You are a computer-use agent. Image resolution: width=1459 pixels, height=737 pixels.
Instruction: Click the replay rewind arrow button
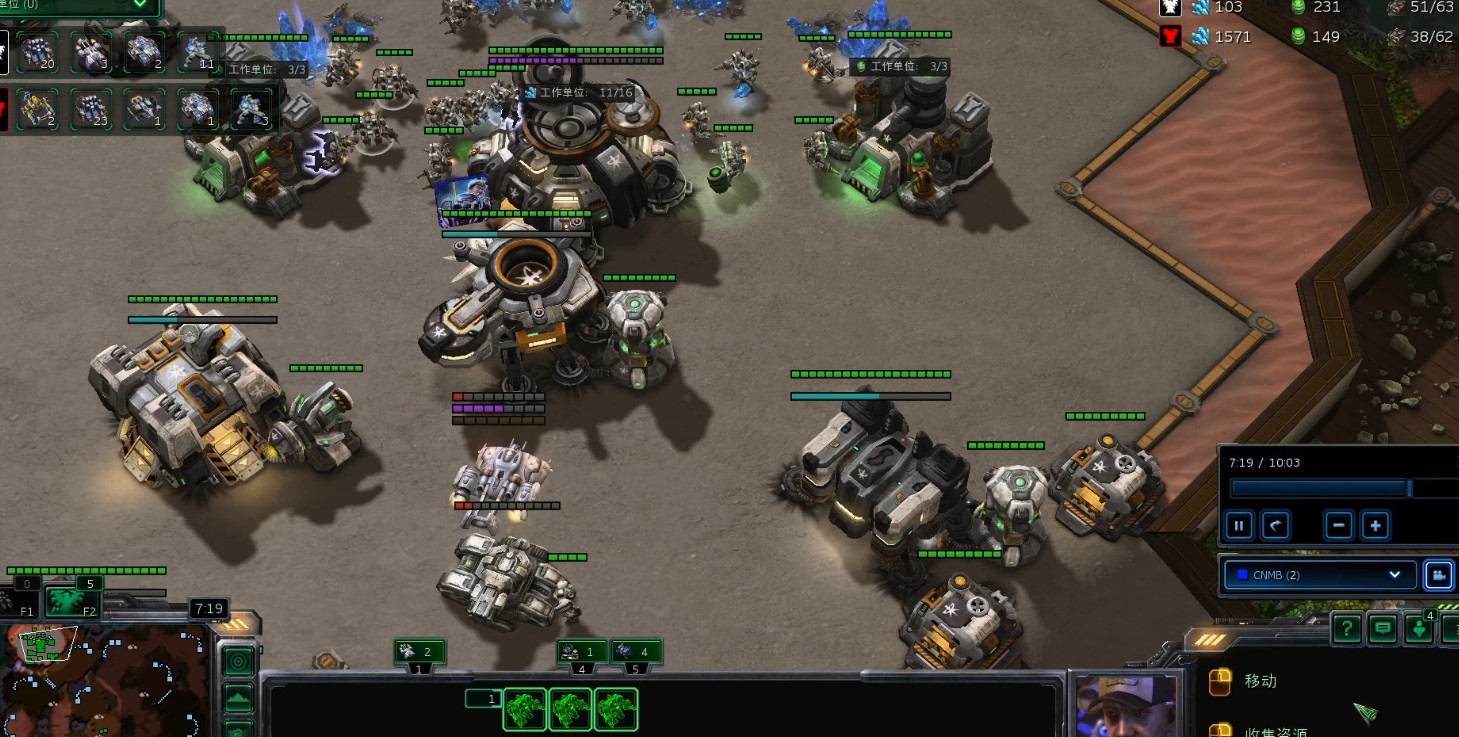coord(1275,525)
